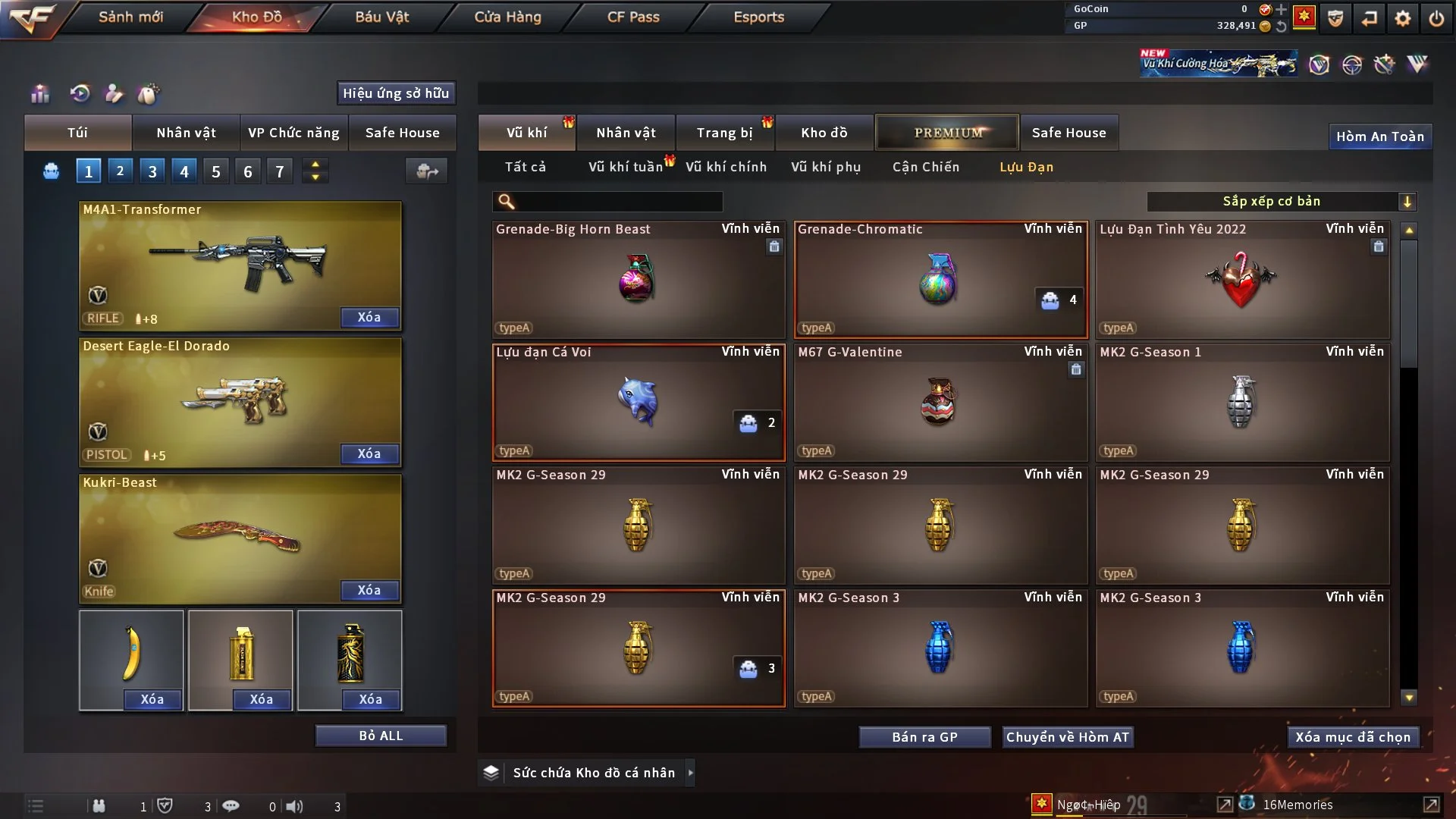1456x819 pixels.
Task: Delete selected items via Xóa mục đã chọn
Action: tap(1353, 737)
